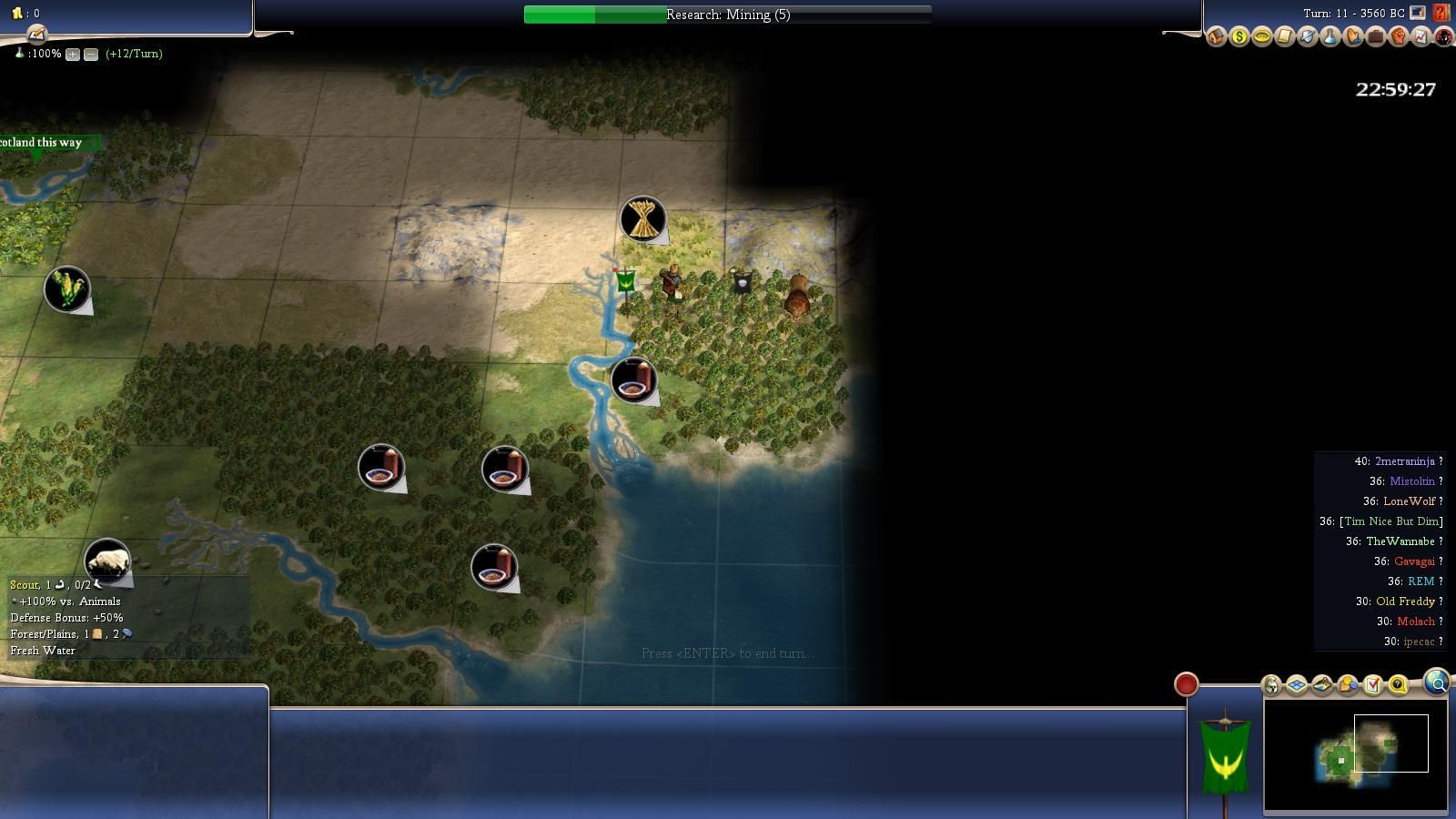Decrease research rate with the minus button
Image resolution: width=1456 pixels, height=819 pixels.
(x=91, y=55)
